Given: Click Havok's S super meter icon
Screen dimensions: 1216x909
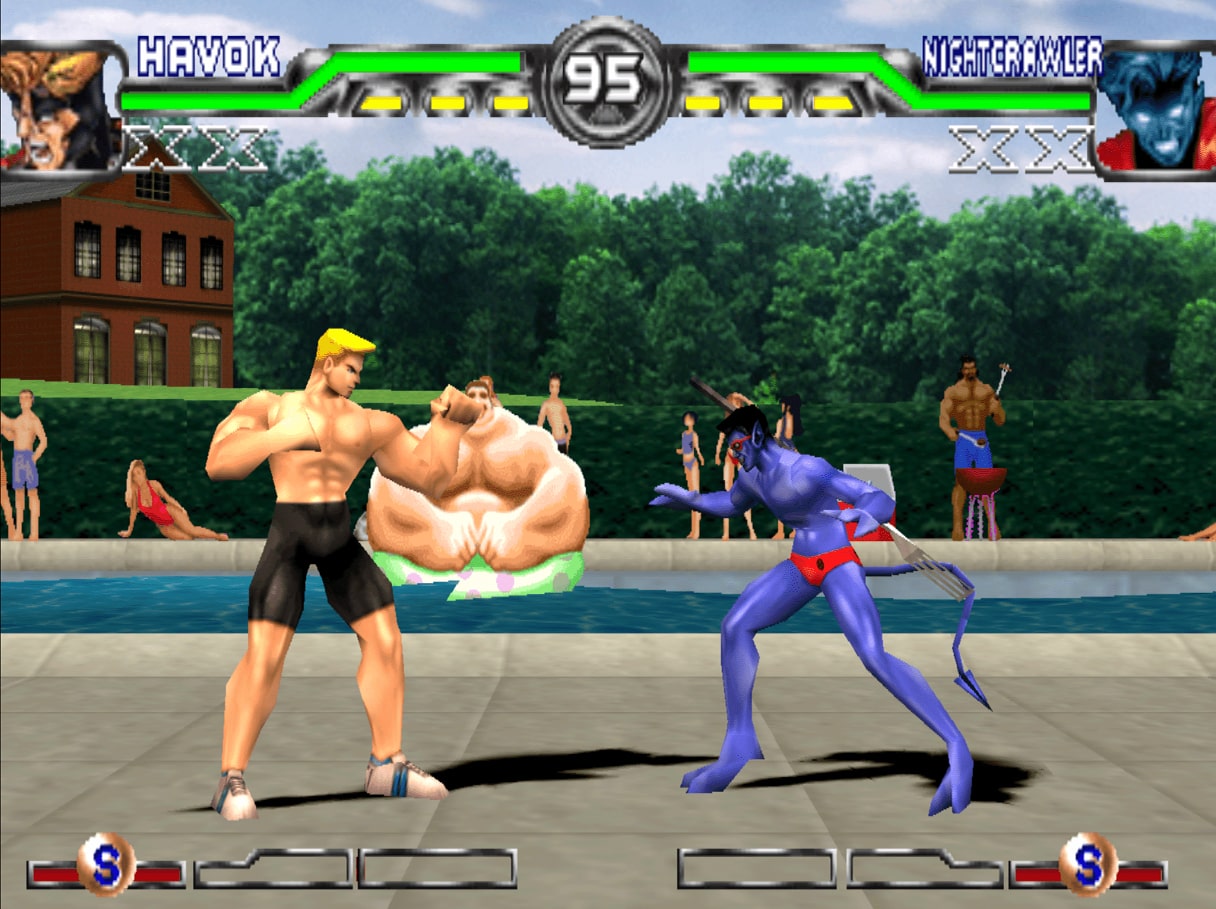Looking at the screenshot, I should click(106, 863).
